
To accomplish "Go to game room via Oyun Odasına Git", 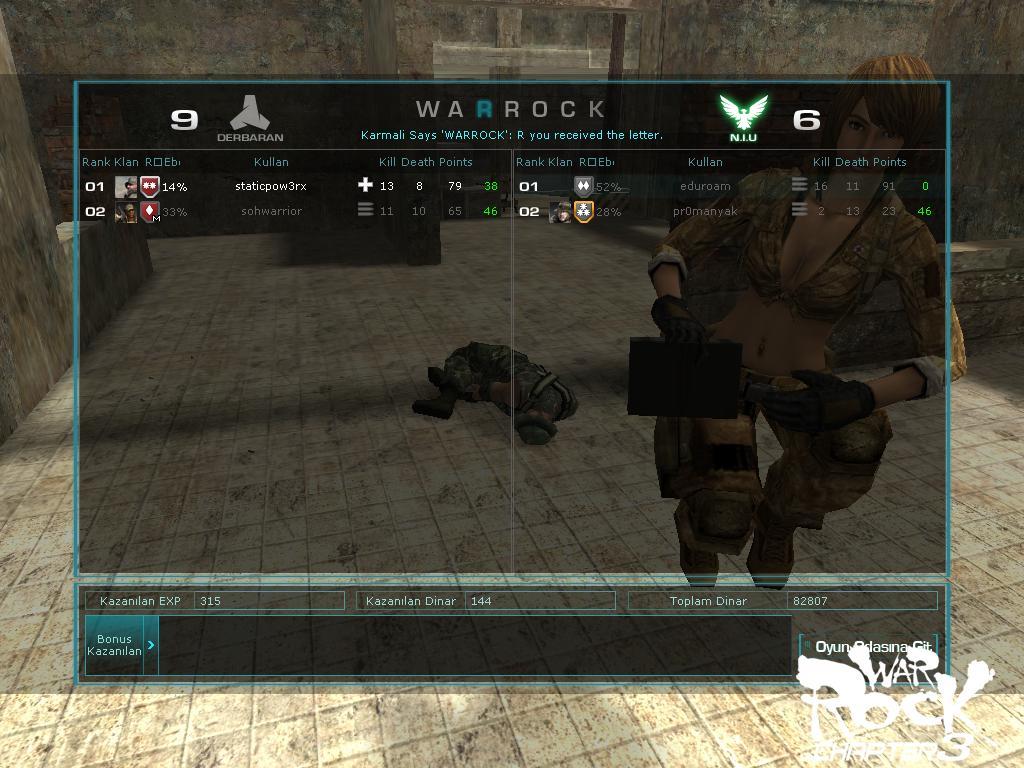I will coord(873,646).
